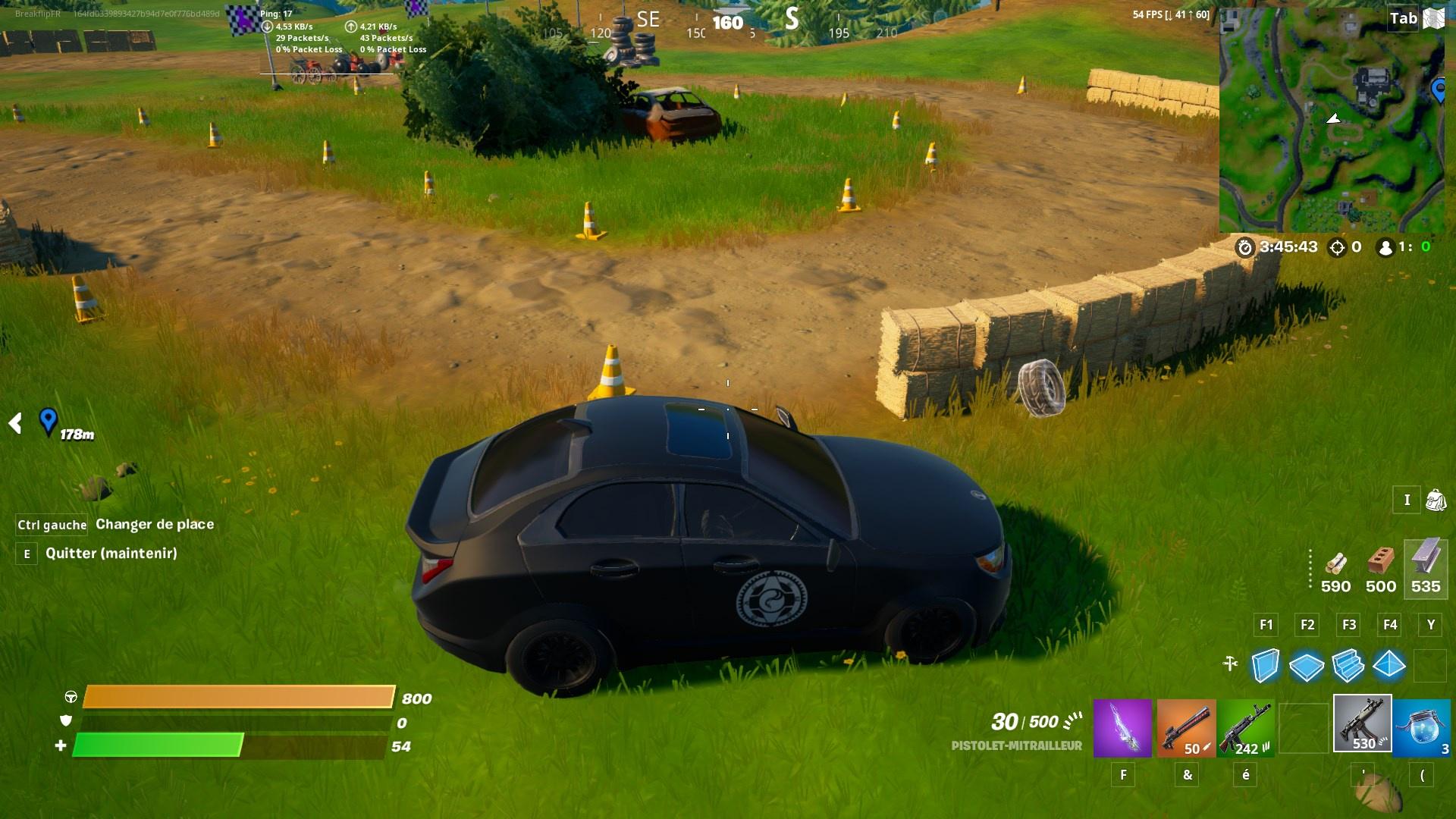Select the pyramid roof building piece icon
Viewport: 1456px width, 819px height.
pos(1390,667)
